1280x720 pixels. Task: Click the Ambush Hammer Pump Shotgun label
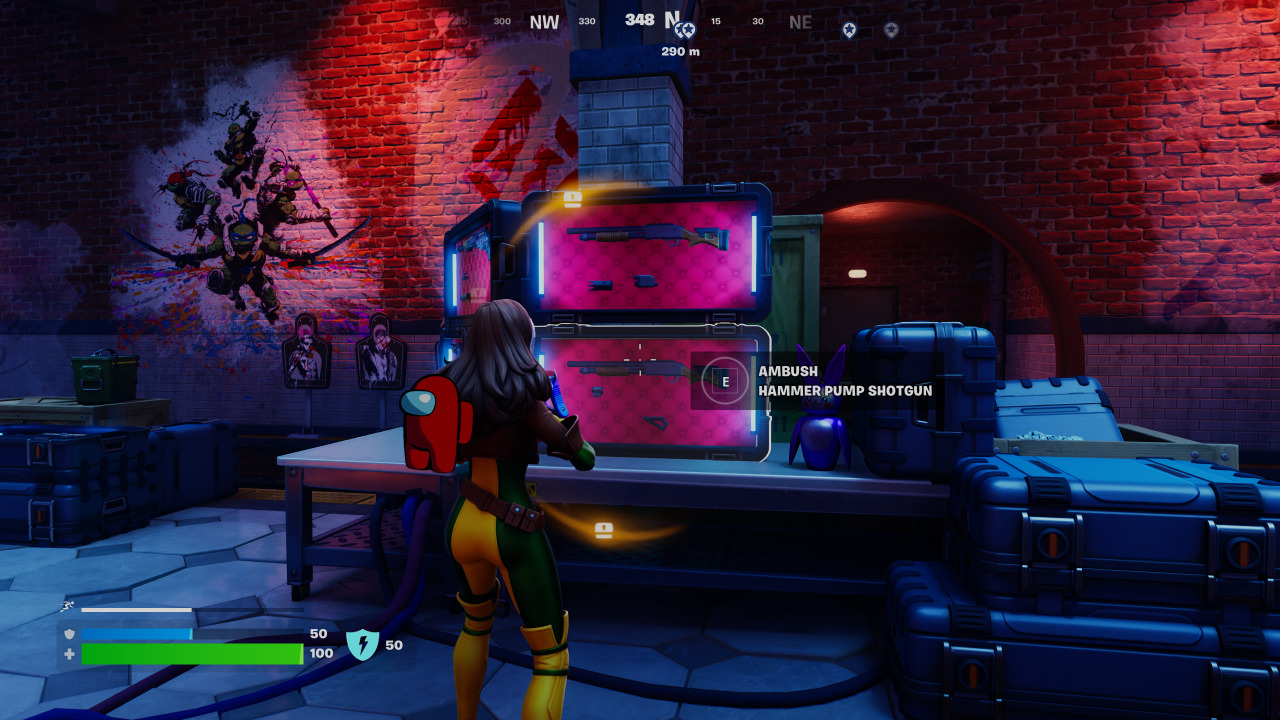[x=850, y=381]
